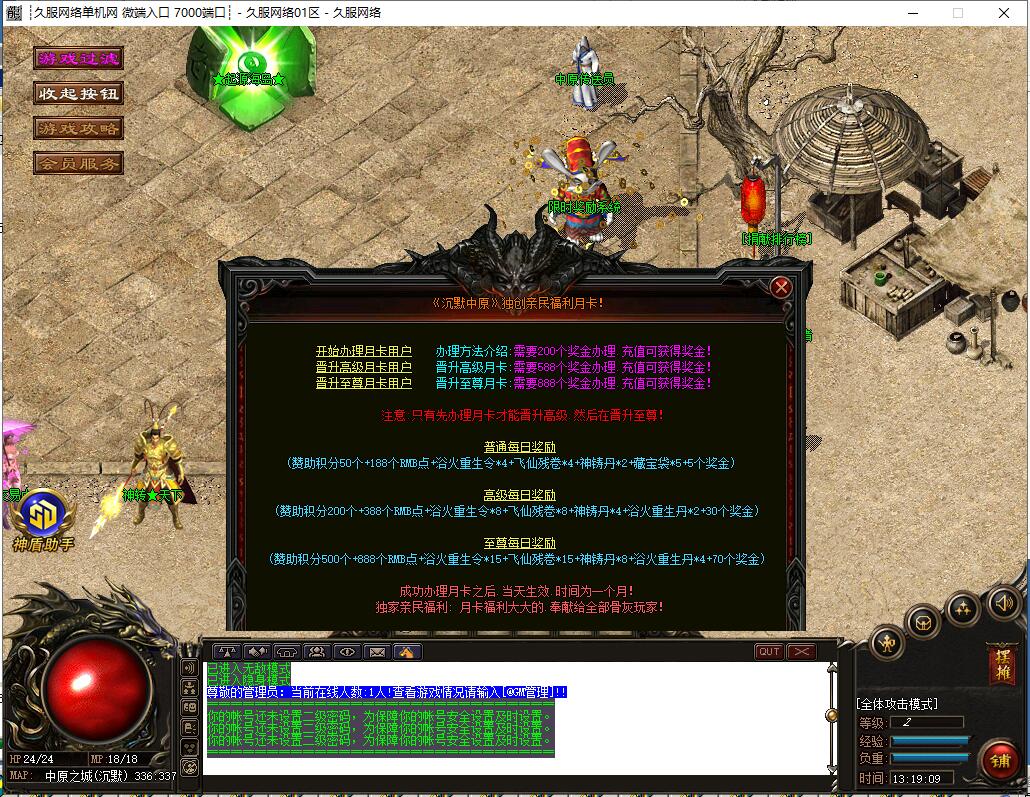1030x797 pixels.
Task: Choose 晋升高级月卡用户 option
Action: (x=364, y=368)
